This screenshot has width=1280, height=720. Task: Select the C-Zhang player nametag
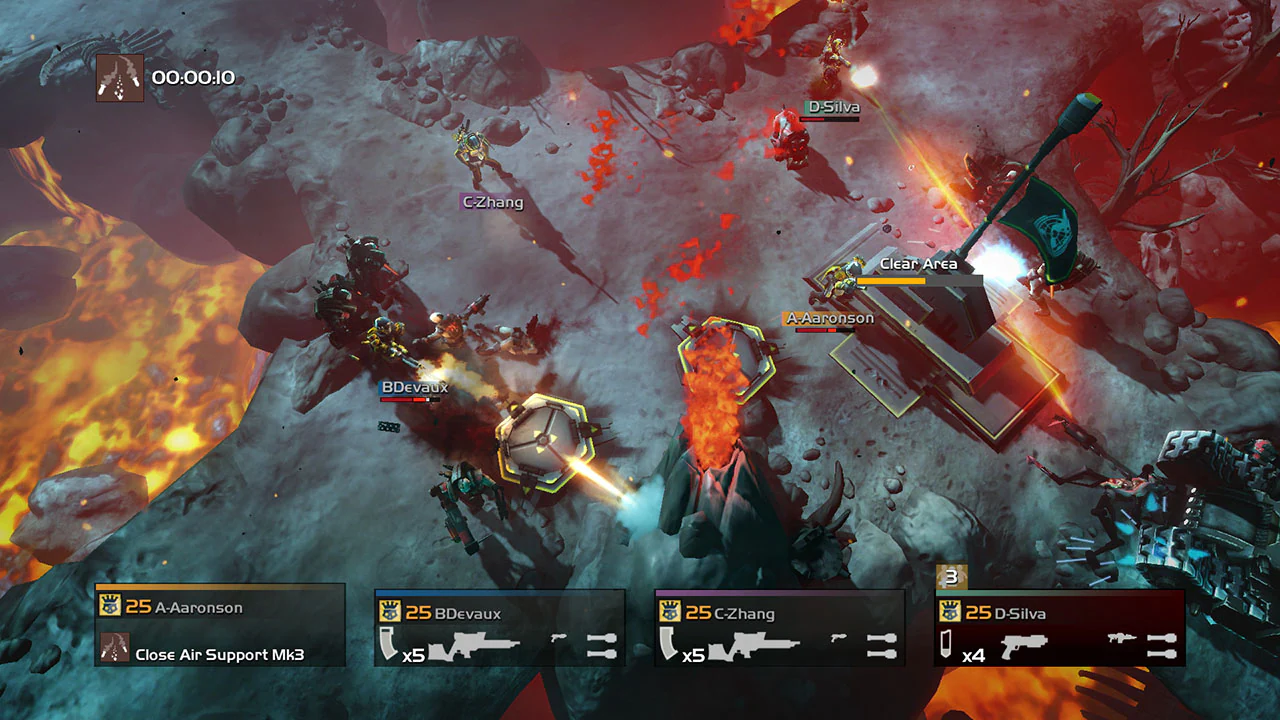(x=493, y=202)
